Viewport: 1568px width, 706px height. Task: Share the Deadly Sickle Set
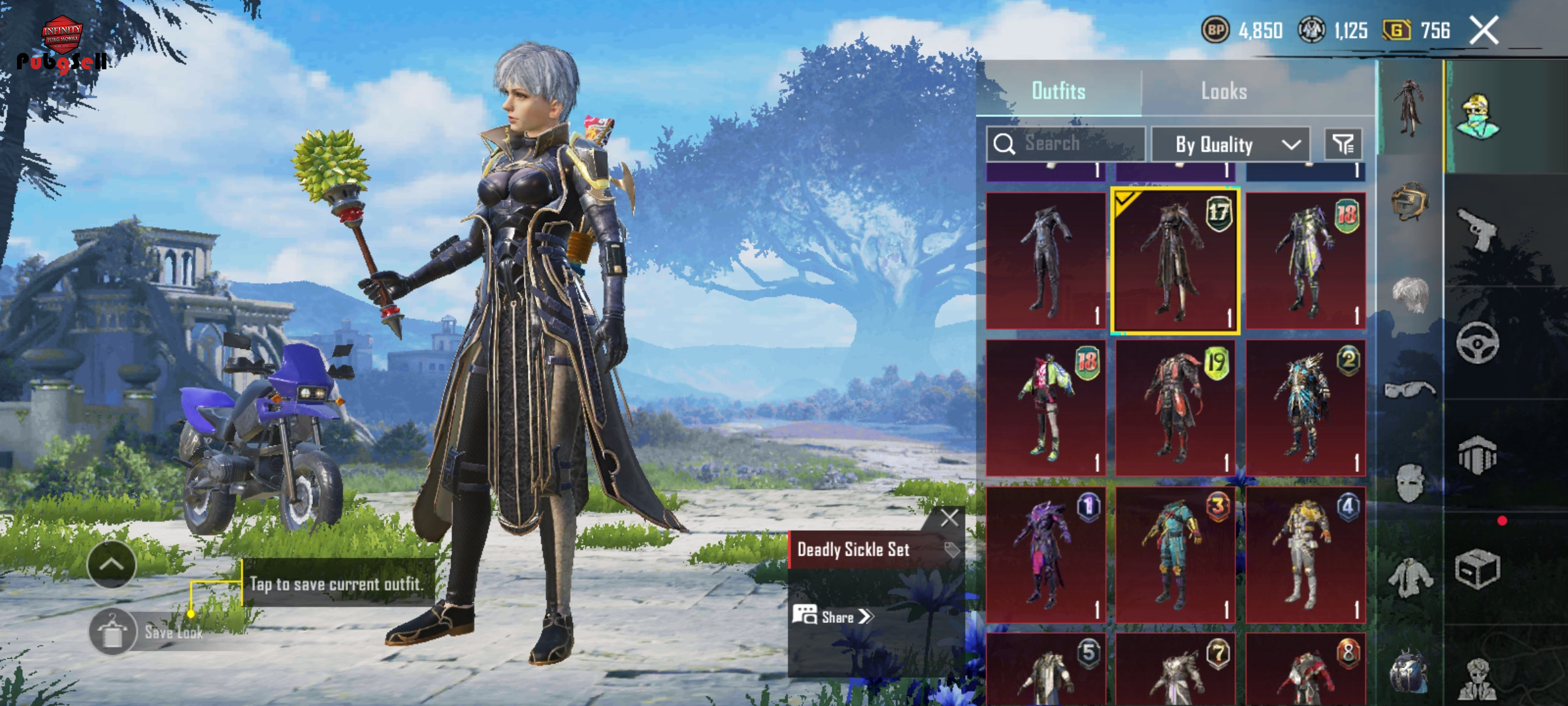point(833,616)
